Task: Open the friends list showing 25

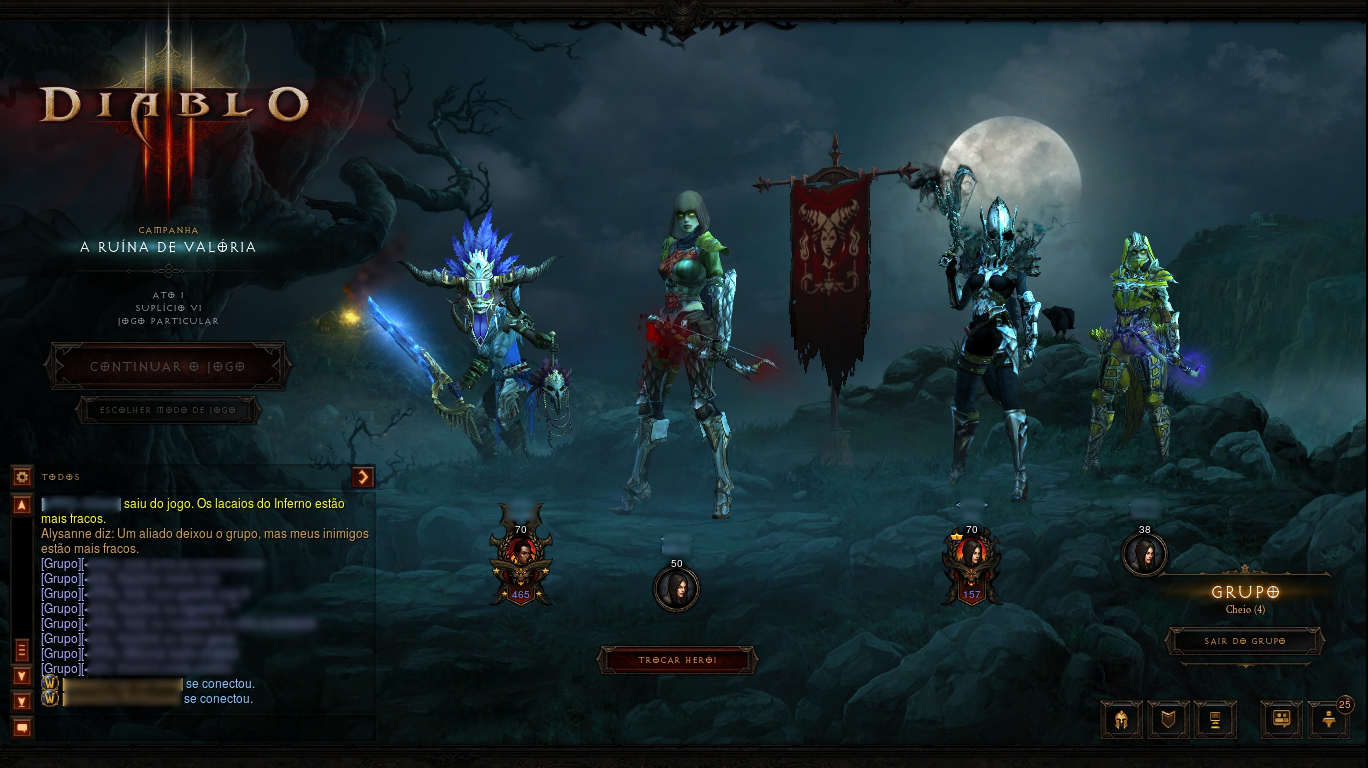Action: coord(1328,719)
